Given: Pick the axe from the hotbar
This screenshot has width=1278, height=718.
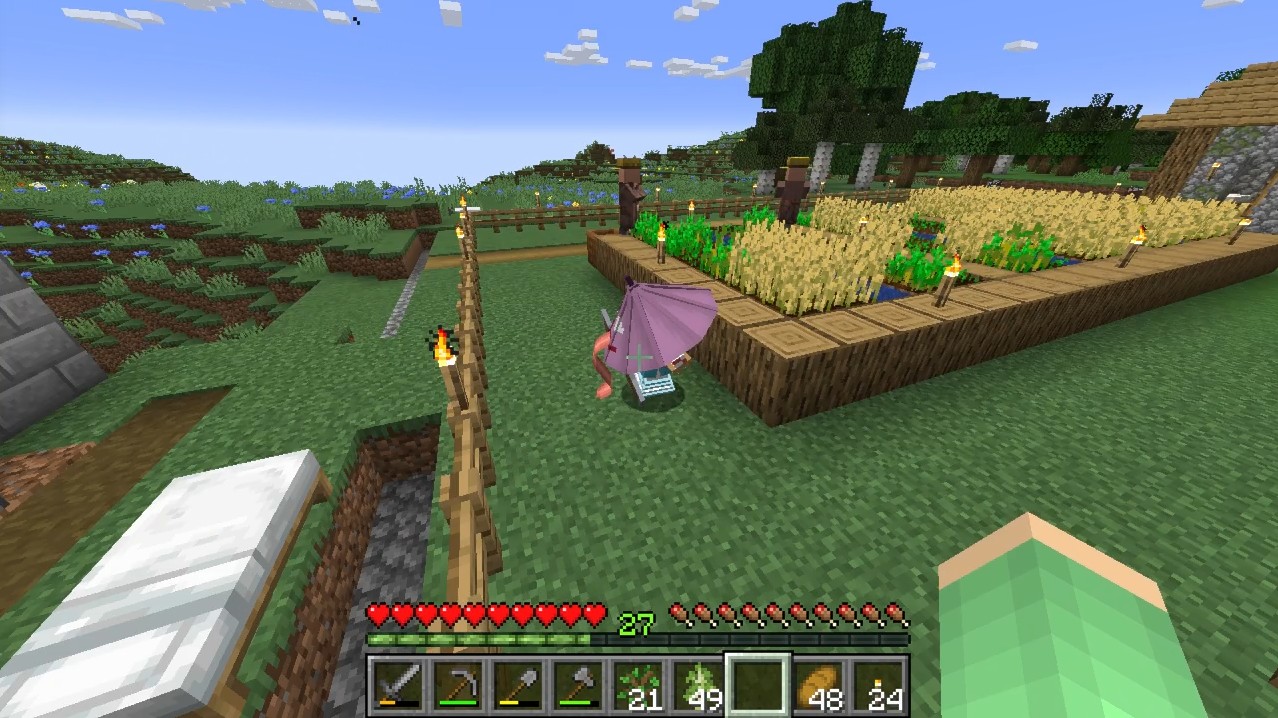Looking at the screenshot, I should tap(577, 686).
